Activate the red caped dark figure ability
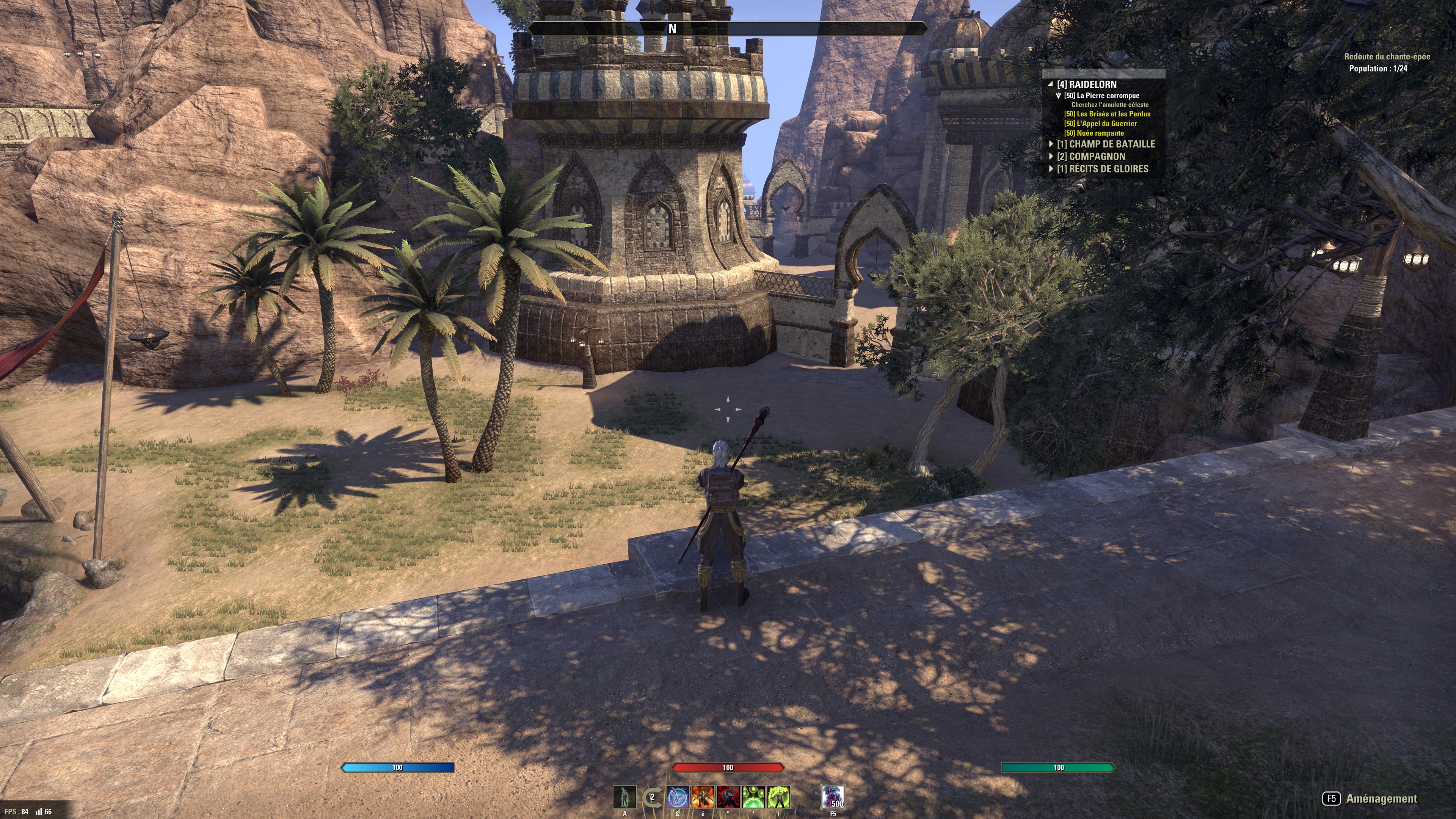1456x819 pixels. 728,797
